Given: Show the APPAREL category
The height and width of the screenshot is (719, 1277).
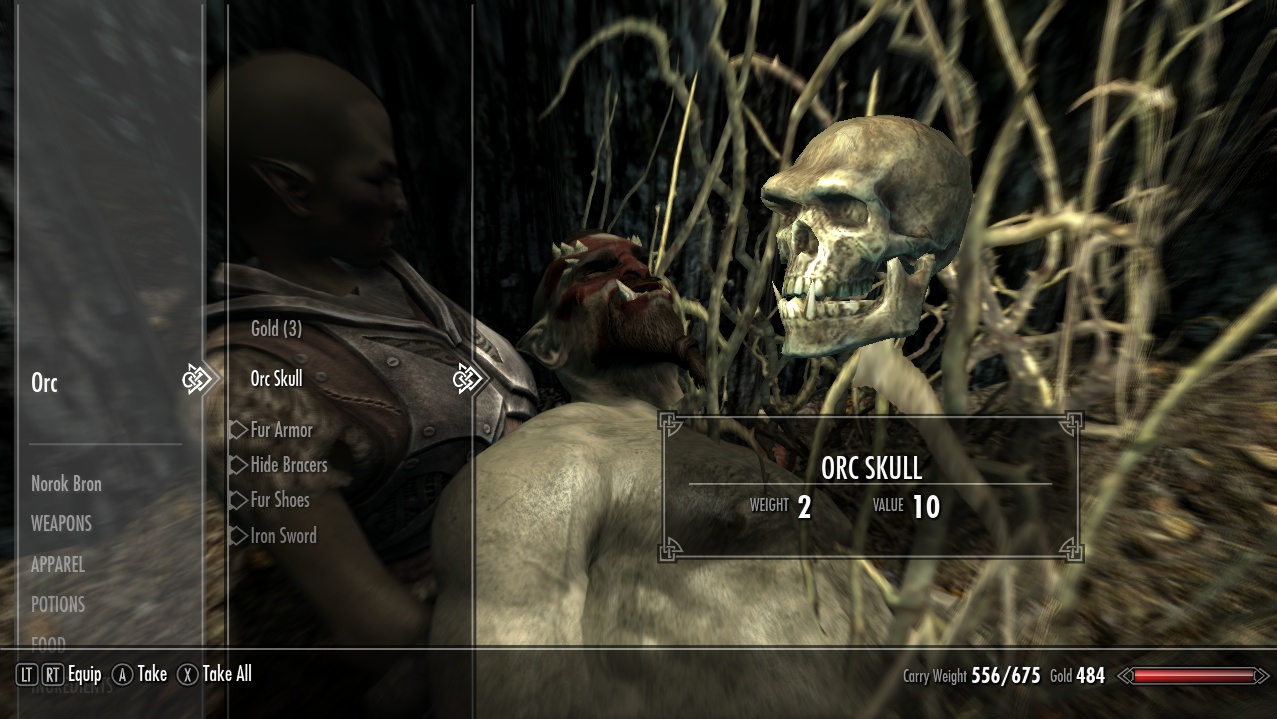Looking at the screenshot, I should [58, 564].
